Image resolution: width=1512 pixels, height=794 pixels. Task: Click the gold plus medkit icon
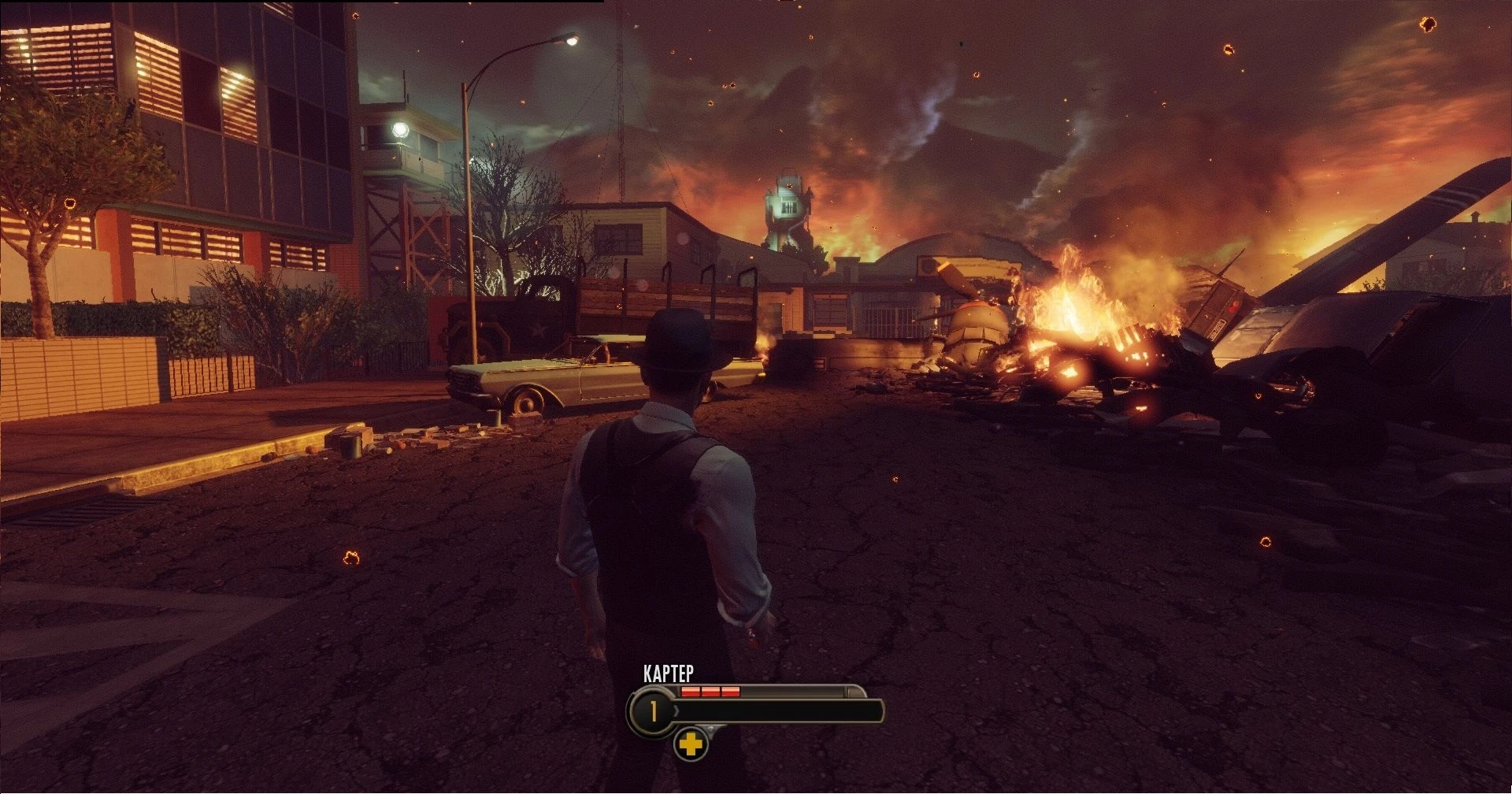coord(691,744)
